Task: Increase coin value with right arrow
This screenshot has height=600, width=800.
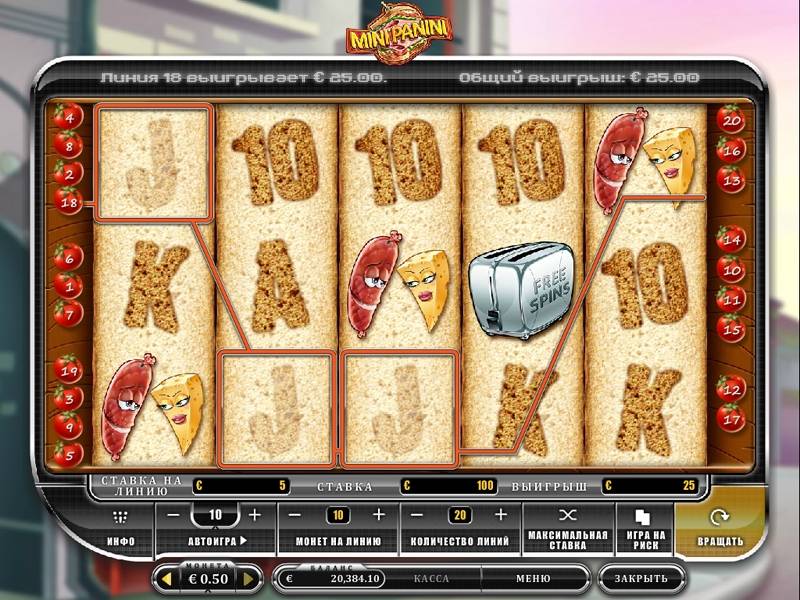Action: [250, 578]
